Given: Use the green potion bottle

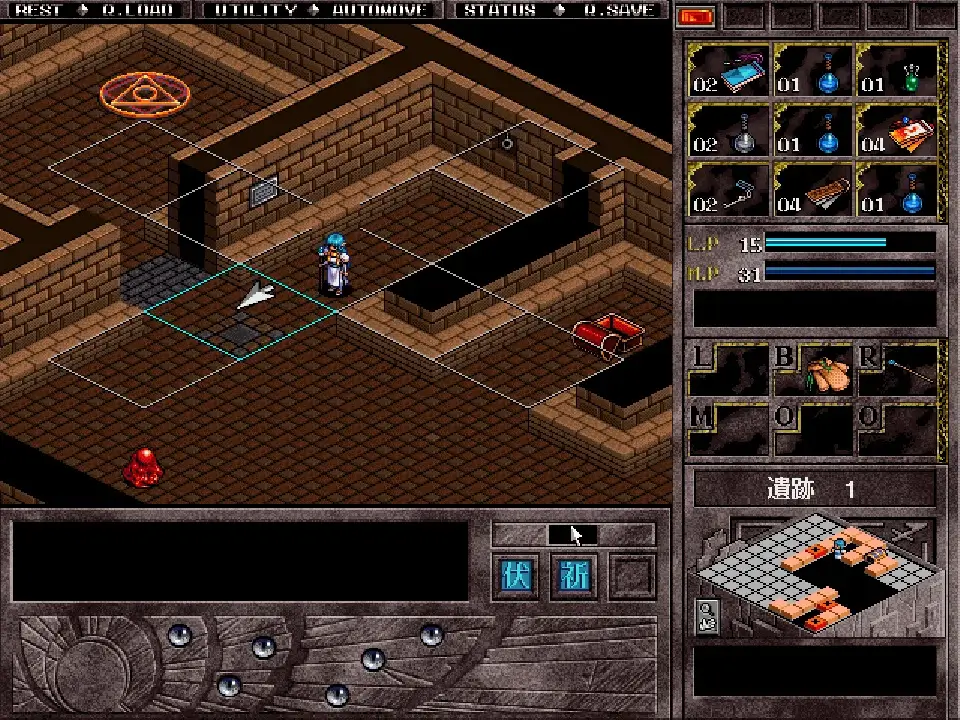Looking at the screenshot, I should coord(897,72).
